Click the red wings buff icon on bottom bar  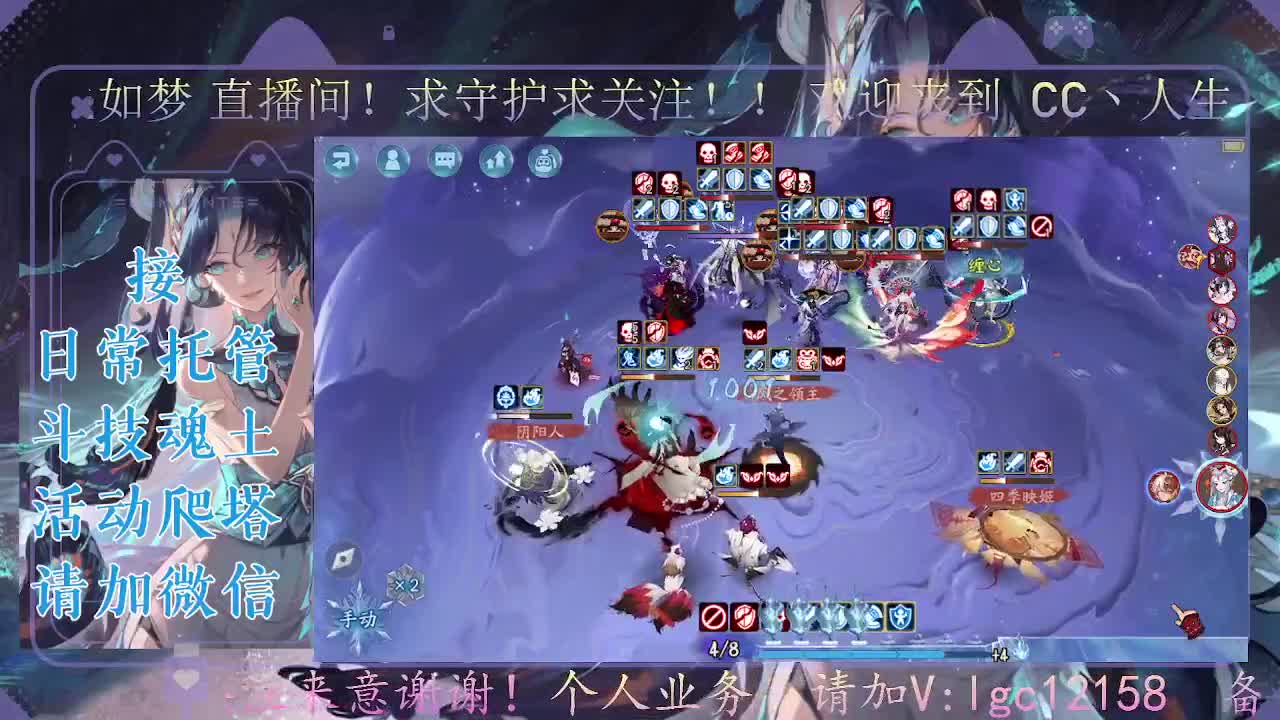click(x=743, y=617)
